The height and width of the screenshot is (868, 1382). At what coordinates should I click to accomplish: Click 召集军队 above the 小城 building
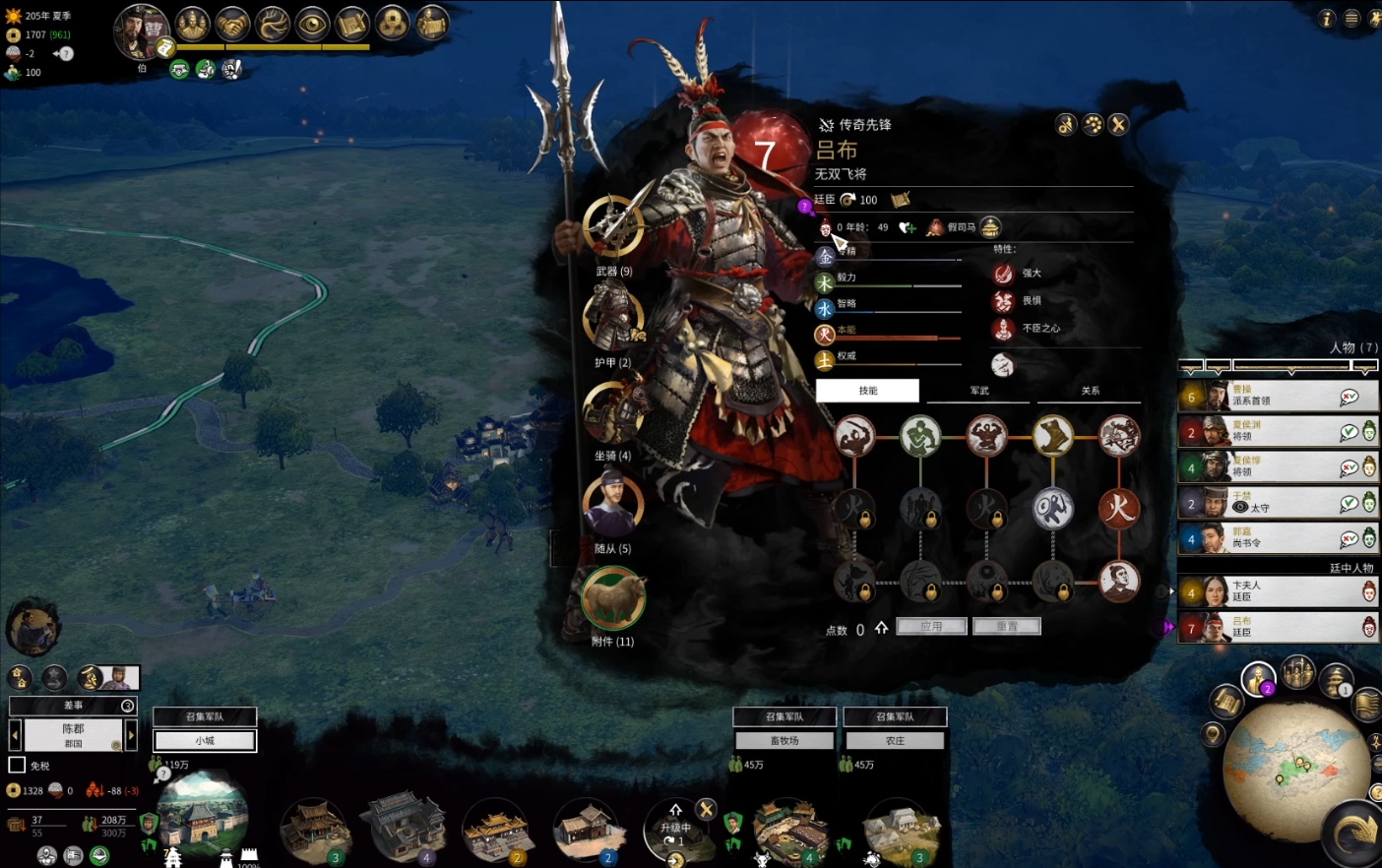(x=205, y=716)
